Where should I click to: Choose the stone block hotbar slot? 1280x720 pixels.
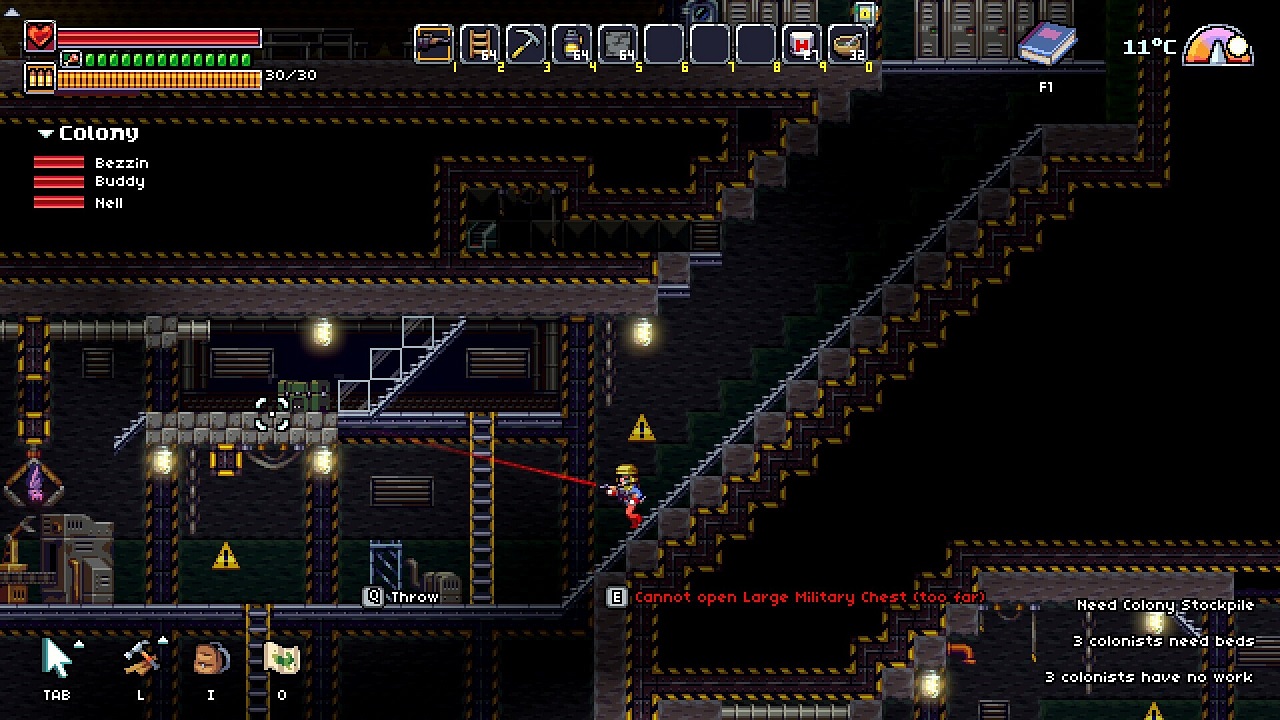click(618, 44)
